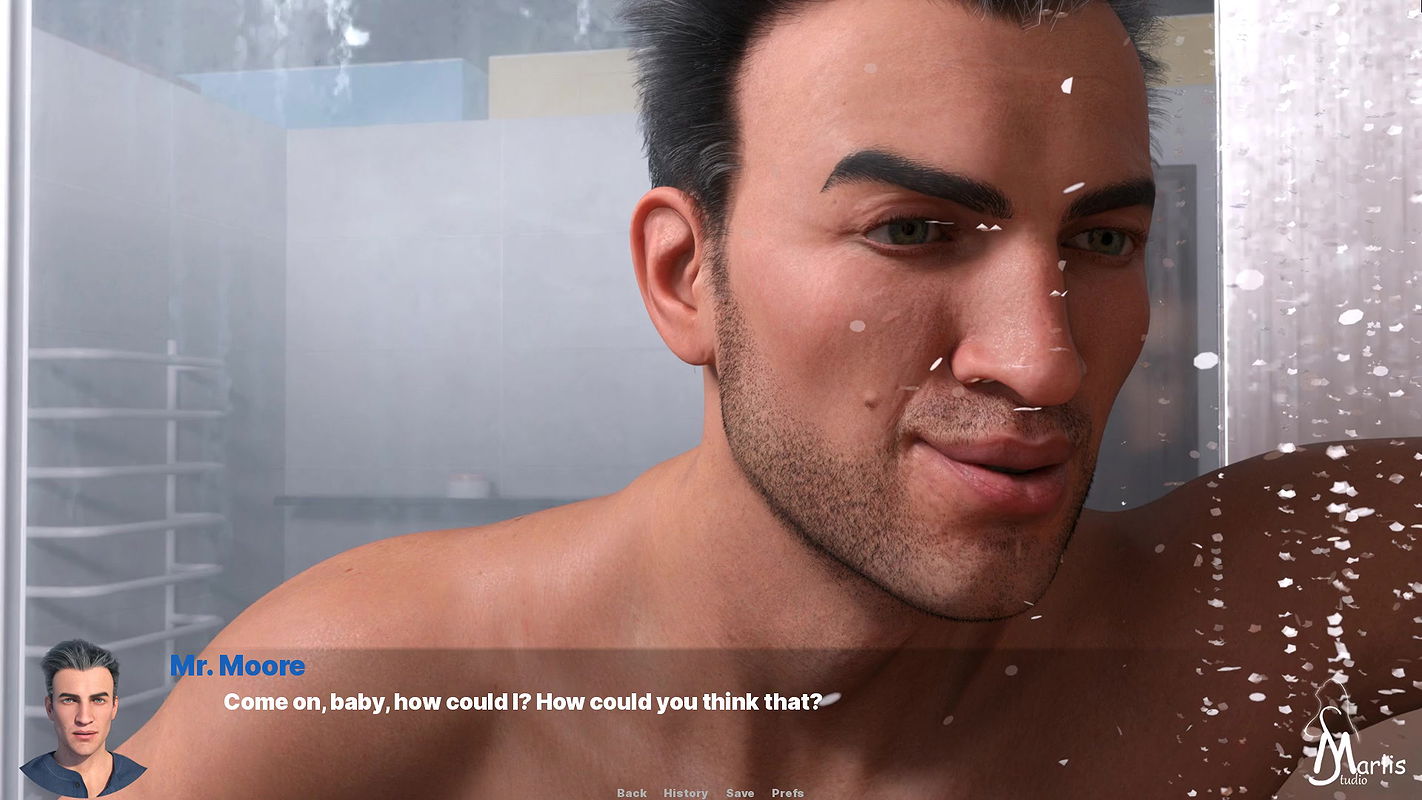1422x800 pixels.
Task: Go back with the Back button
Action: pyautogui.click(x=631, y=793)
